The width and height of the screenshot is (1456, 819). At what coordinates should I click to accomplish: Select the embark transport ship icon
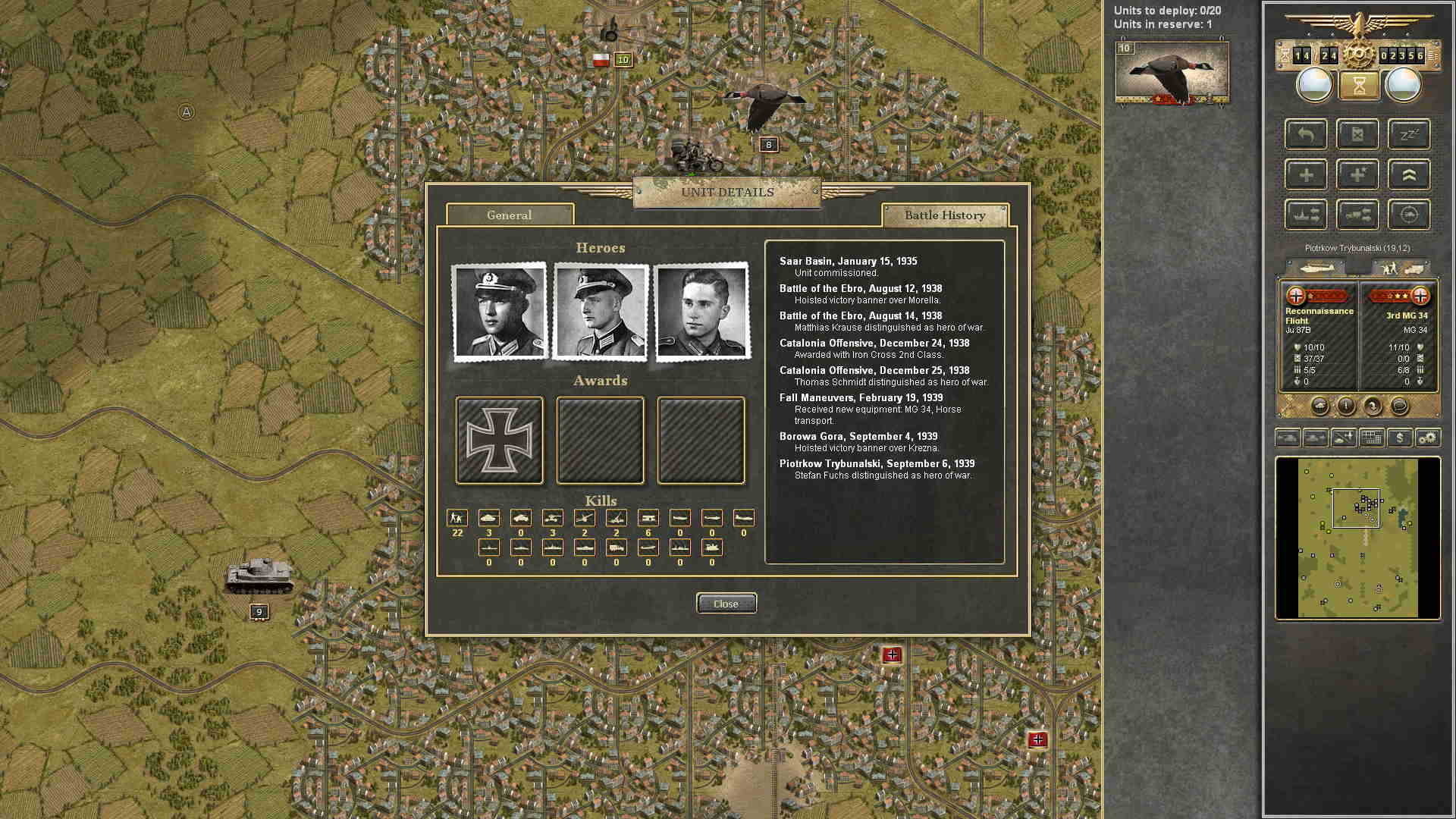coord(1304,214)
